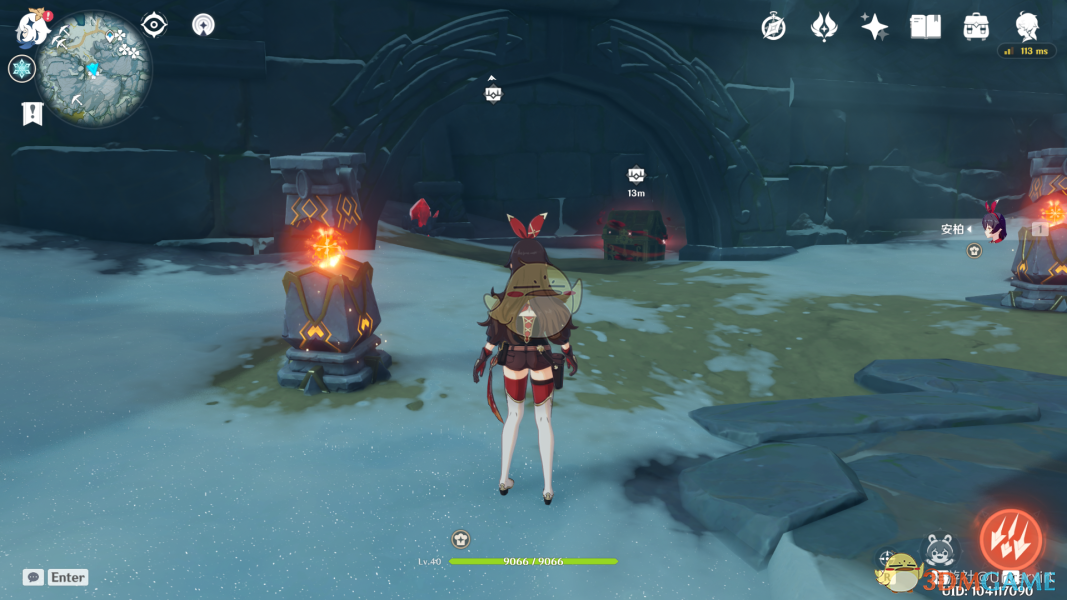1067x600 pixels.
Task: Open the chat box labeled Enter
Action: [57, 577]
